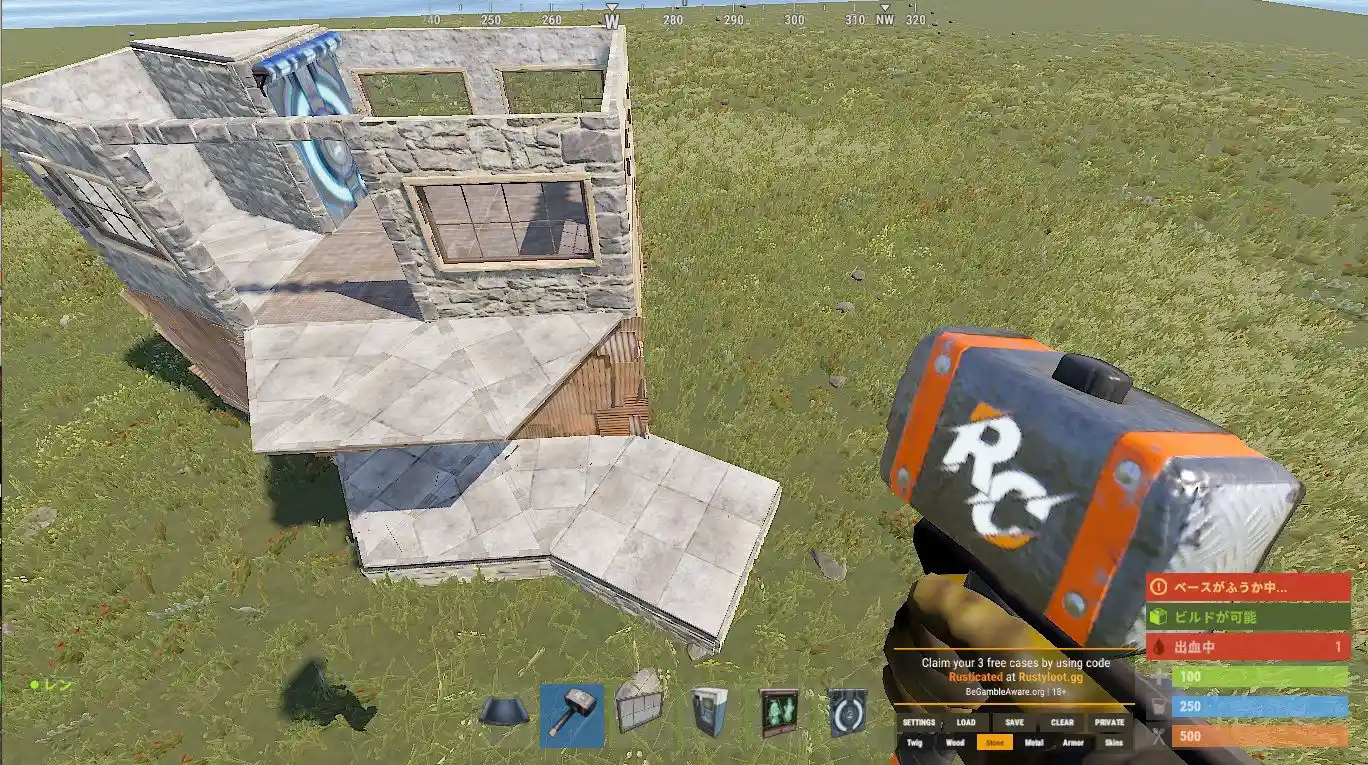Select the metal window bars hotbar item
Image resolution: width=1368 pixels, height=765 pixels.
[640, 712]
